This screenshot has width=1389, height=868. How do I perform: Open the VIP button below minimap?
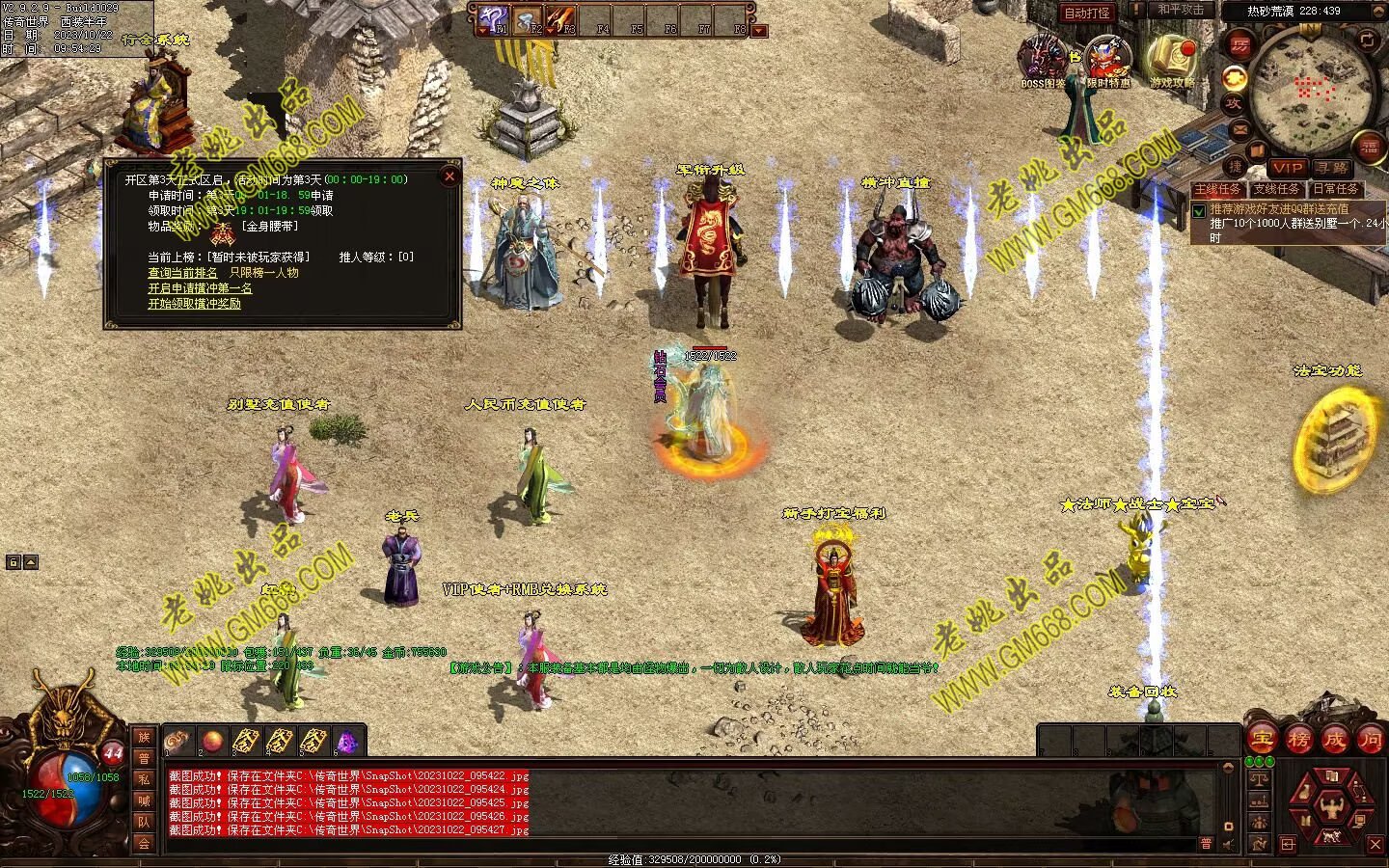[x=1287, y=168]
